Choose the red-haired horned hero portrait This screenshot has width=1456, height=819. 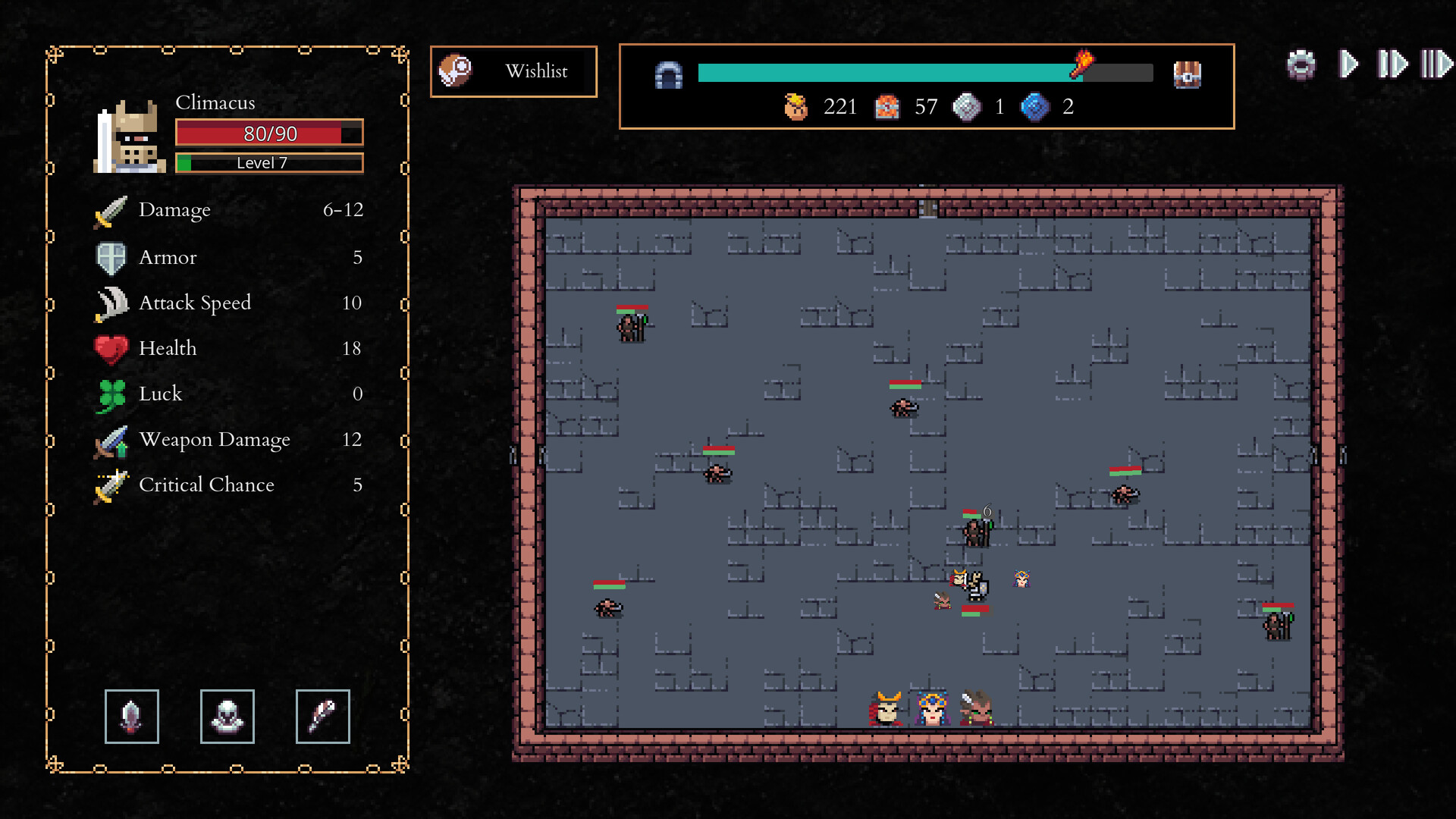[886, 708]
